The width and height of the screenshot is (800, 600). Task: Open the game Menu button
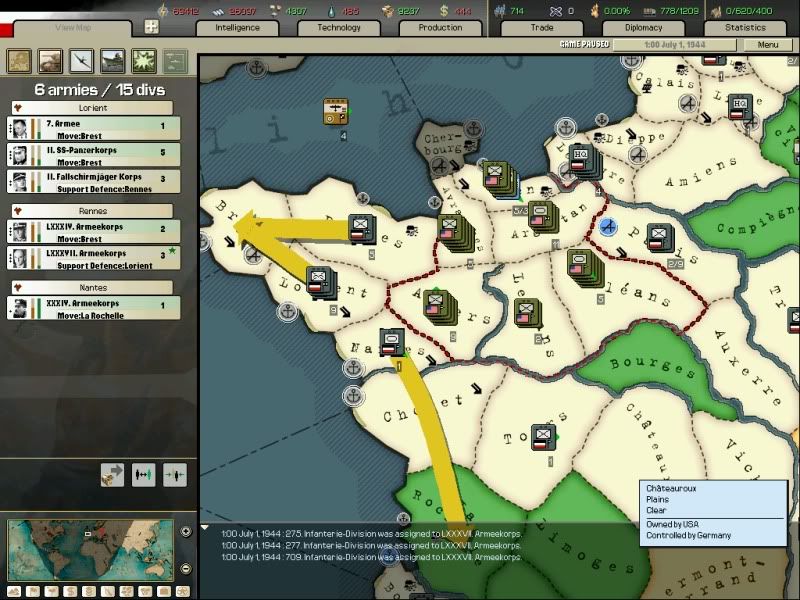pos(768,45)
